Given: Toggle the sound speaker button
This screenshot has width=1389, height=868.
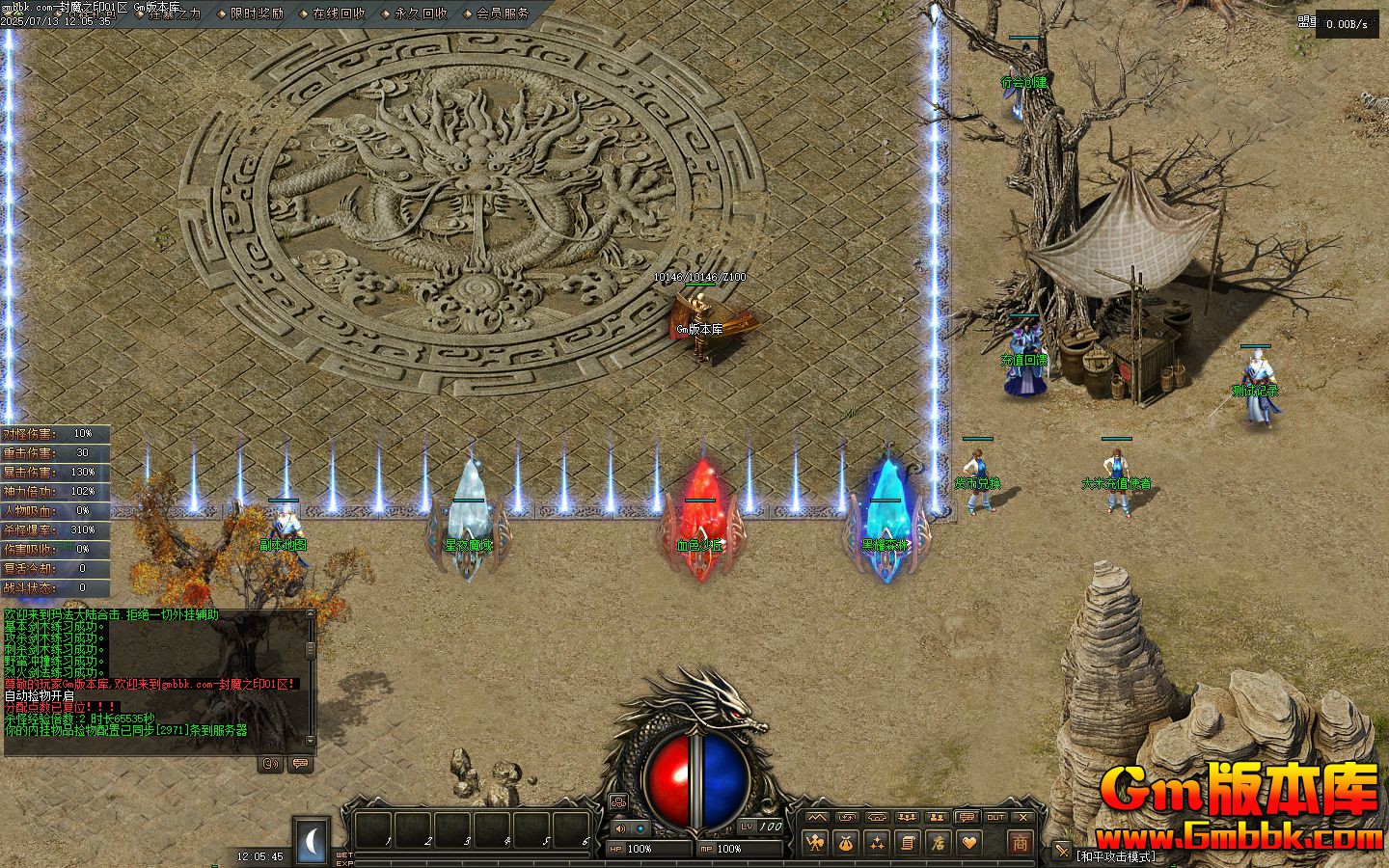Looking at the screenshot, I should pyautogui.click(x=619, y=828).
